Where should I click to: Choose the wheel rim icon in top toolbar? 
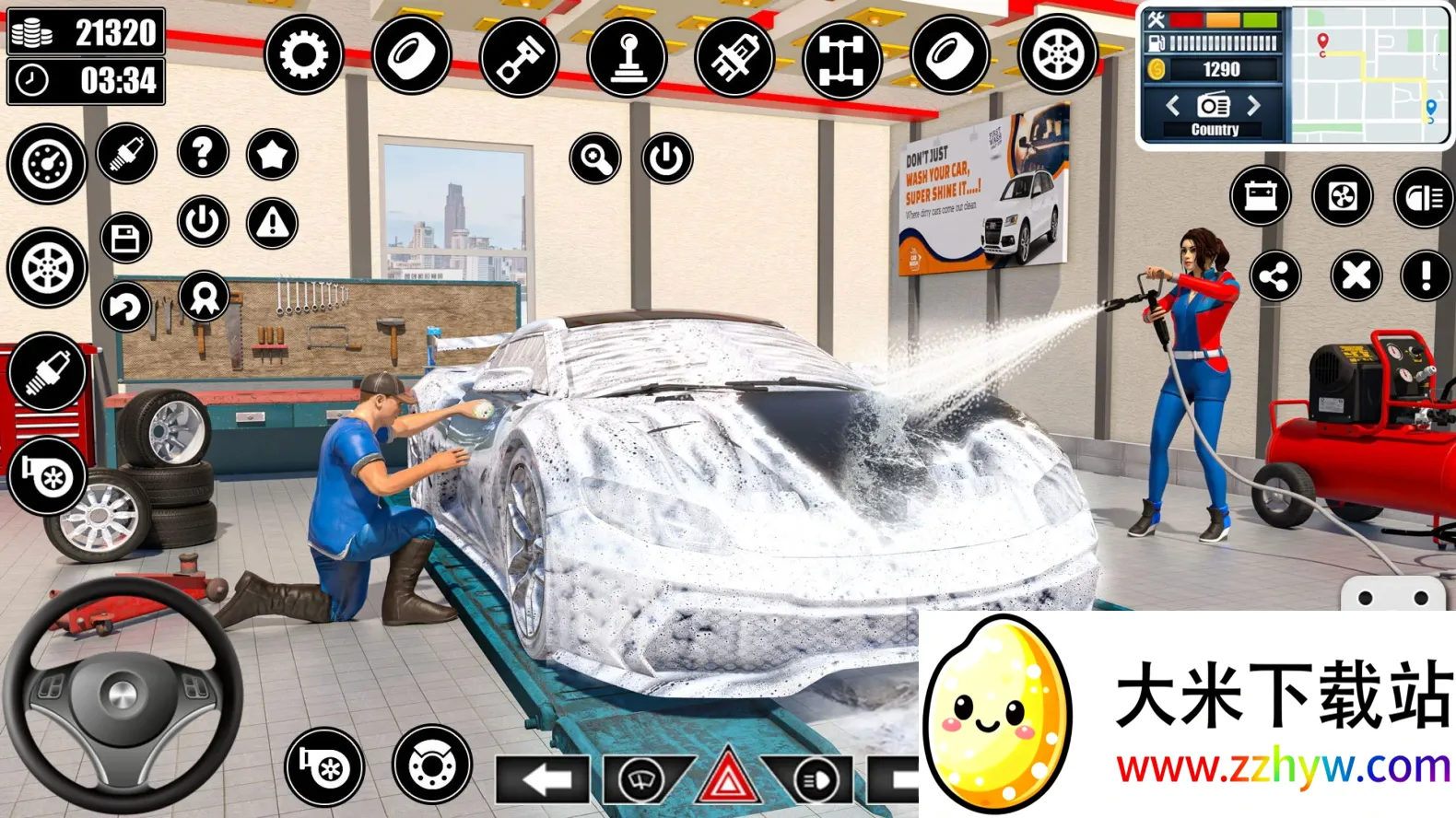click(x=1058, y=57)
